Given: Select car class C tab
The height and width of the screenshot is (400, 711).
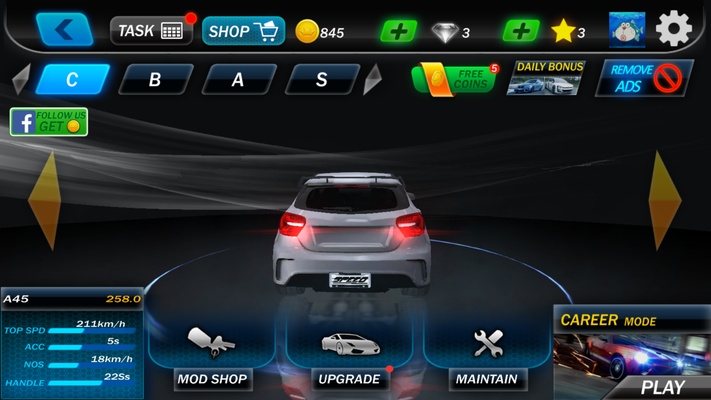Looking at the screenshot, I should (x=72, y=79).
